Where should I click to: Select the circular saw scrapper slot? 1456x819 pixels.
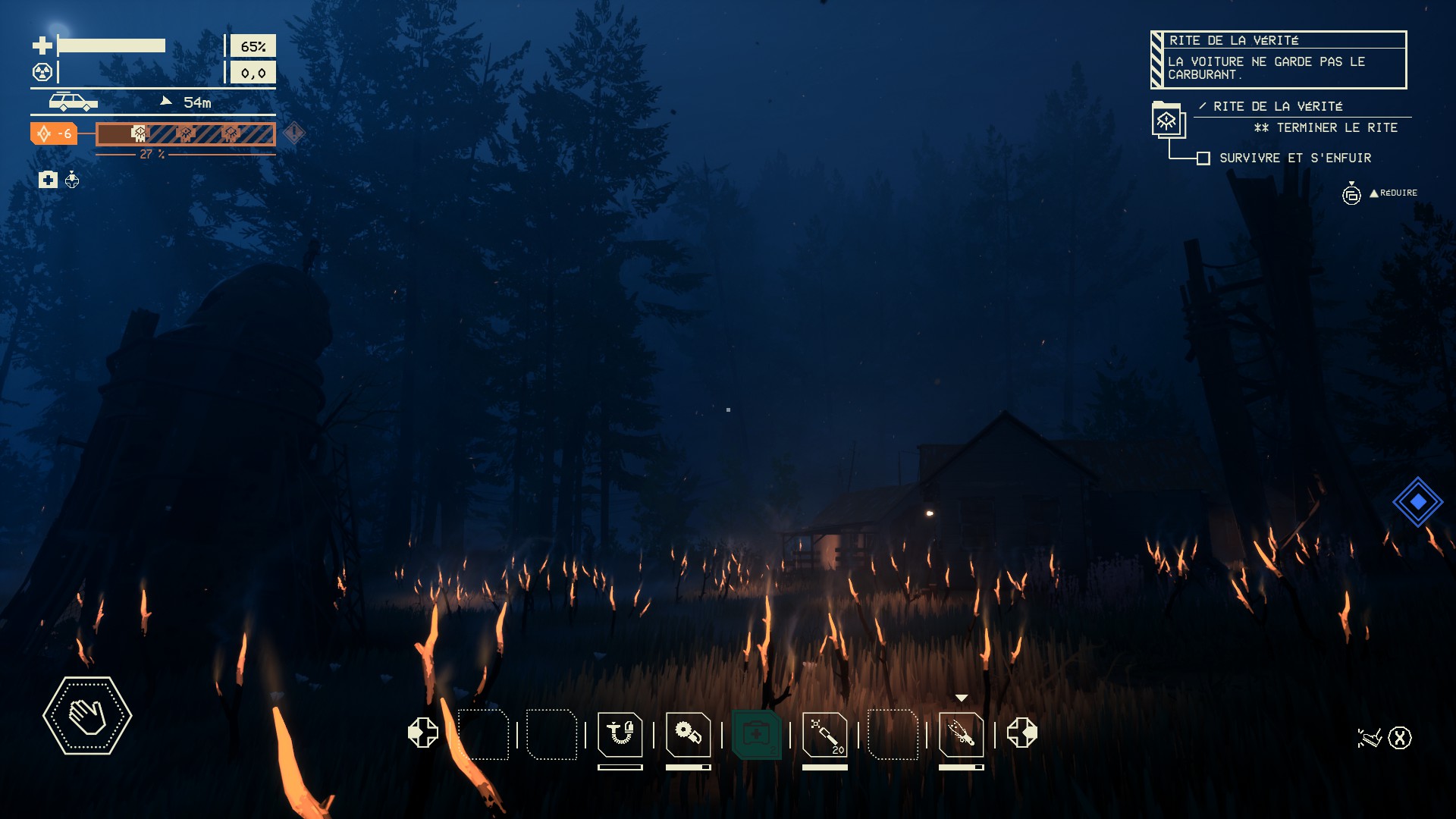(x=688, y=734)
